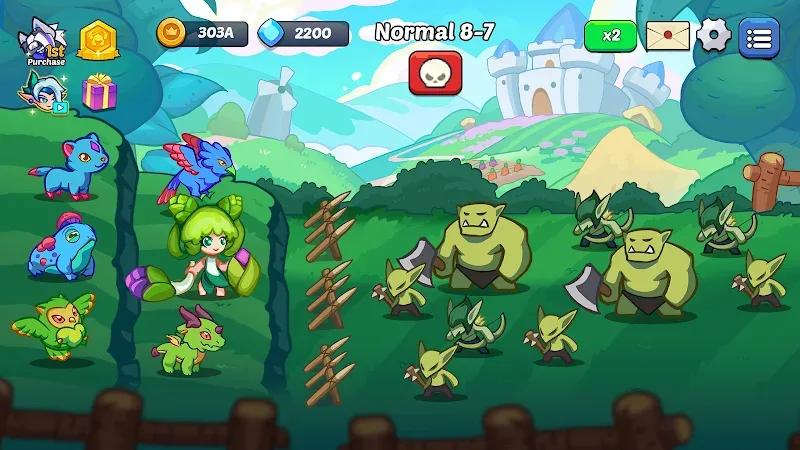Open the blue list menu
The image size is (800, 450).
[759, 37]
